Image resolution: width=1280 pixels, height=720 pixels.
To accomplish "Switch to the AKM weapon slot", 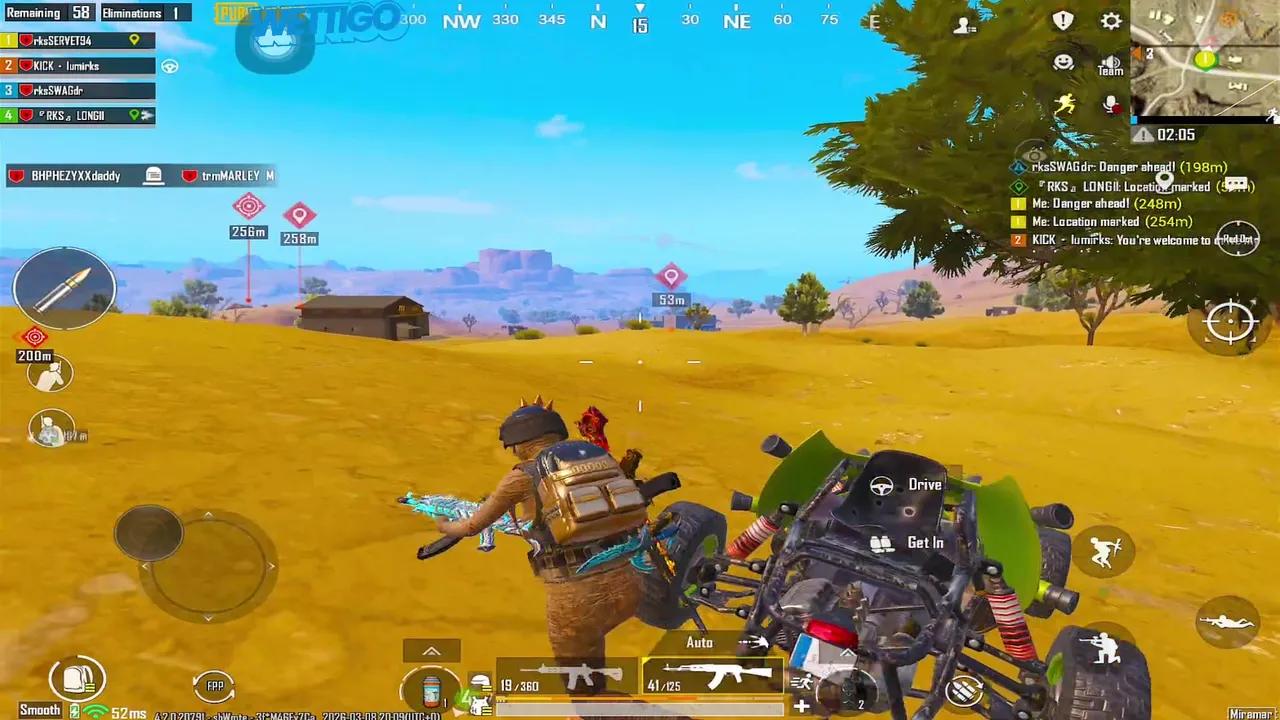I will (713, 678).
